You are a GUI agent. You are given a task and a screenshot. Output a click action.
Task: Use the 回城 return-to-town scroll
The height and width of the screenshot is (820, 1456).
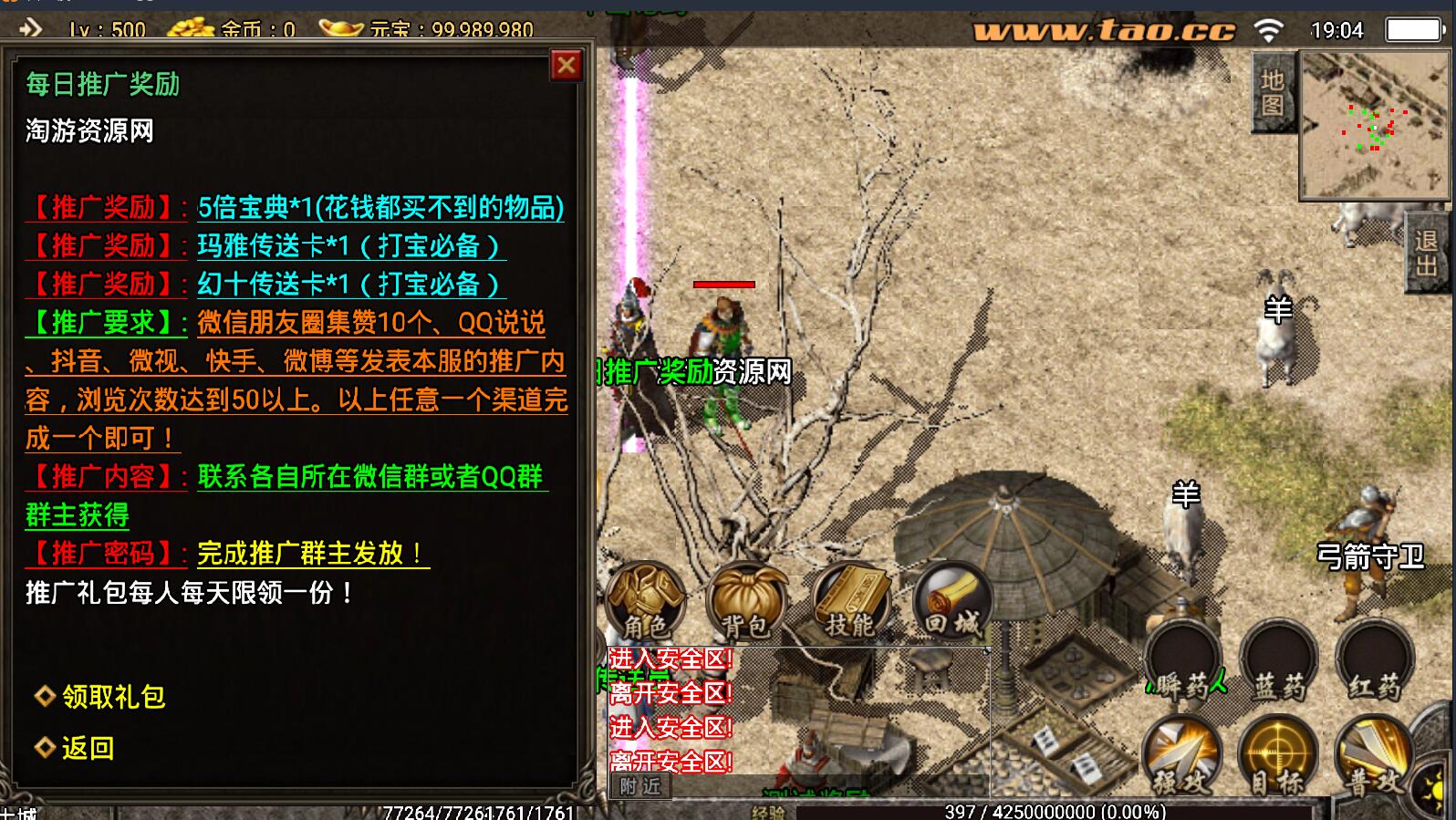click(x=952, y=599)
